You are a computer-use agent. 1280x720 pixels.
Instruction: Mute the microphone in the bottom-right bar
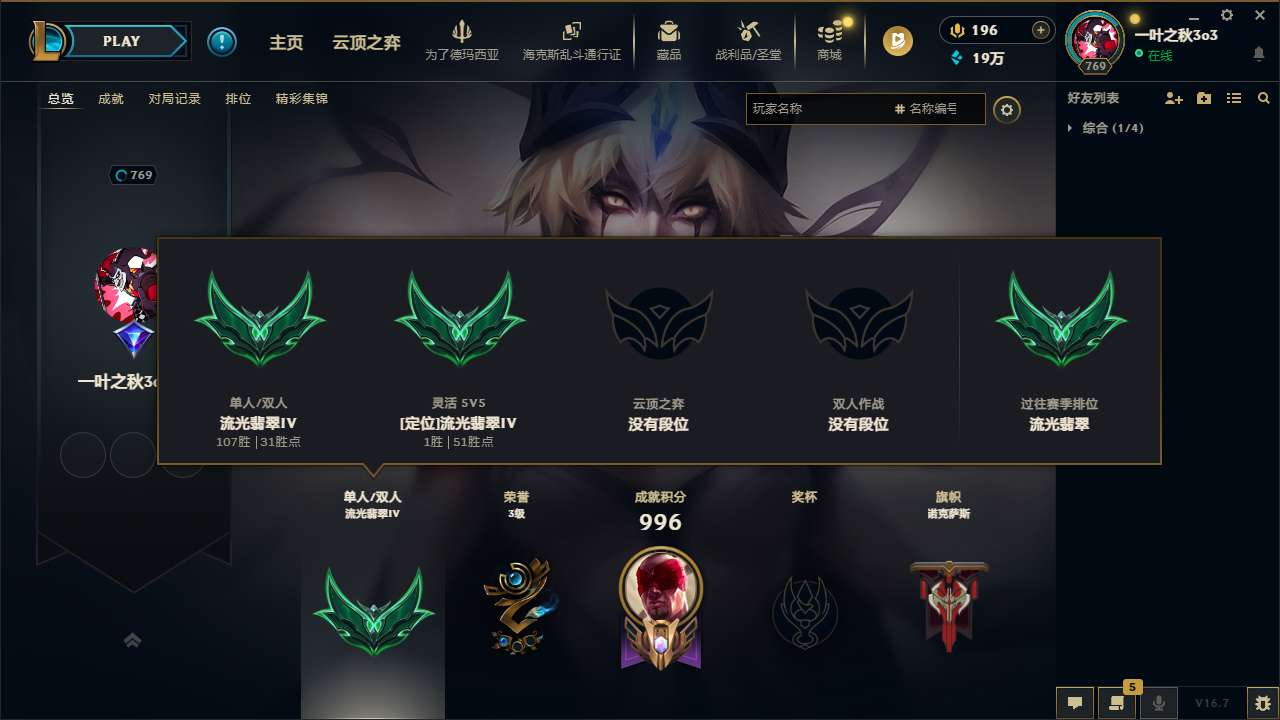click(x=1158, y=702)
